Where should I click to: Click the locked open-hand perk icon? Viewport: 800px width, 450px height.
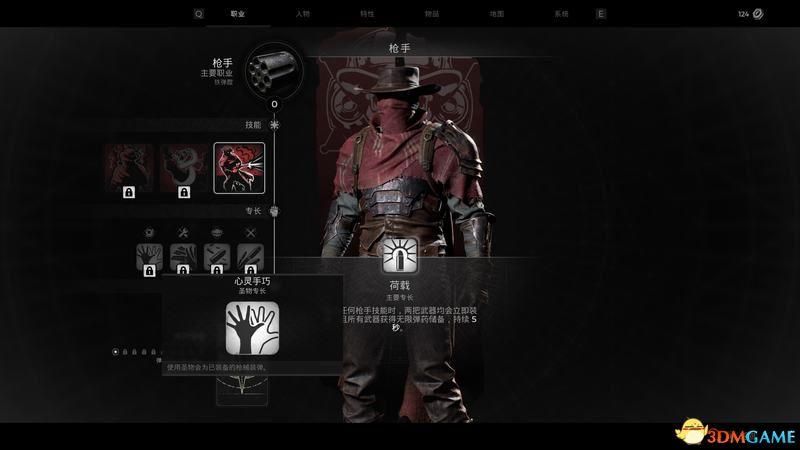(x=149, y=256)
